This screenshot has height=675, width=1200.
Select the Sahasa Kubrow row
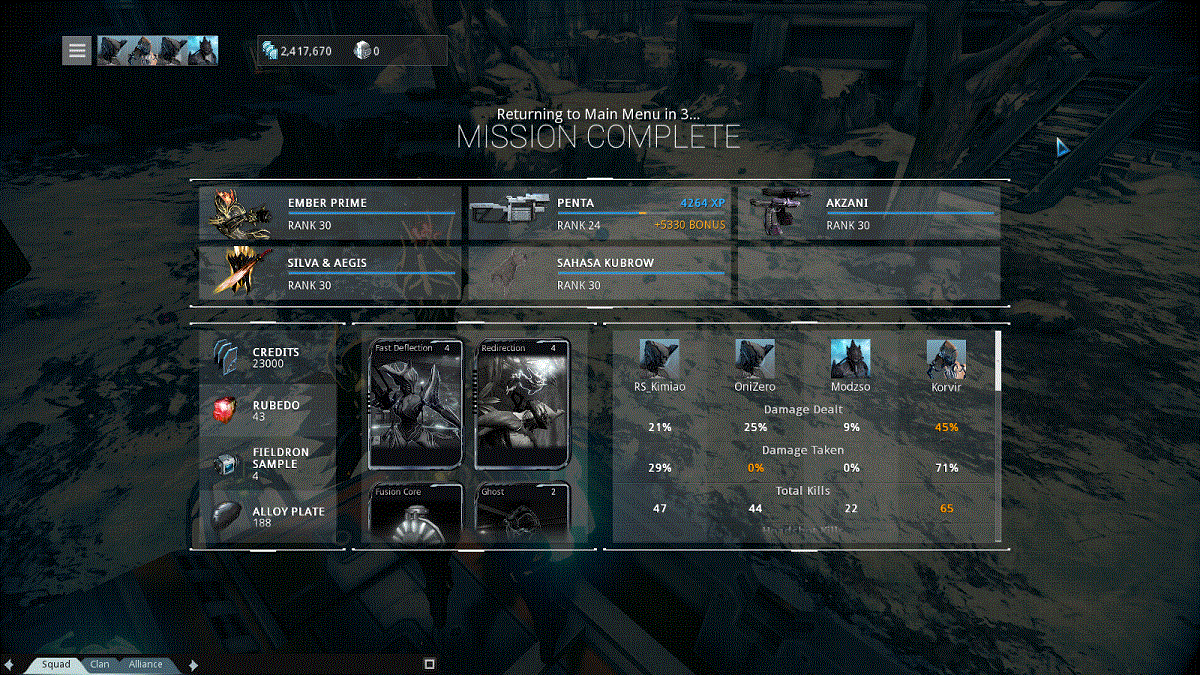[600, 274]
